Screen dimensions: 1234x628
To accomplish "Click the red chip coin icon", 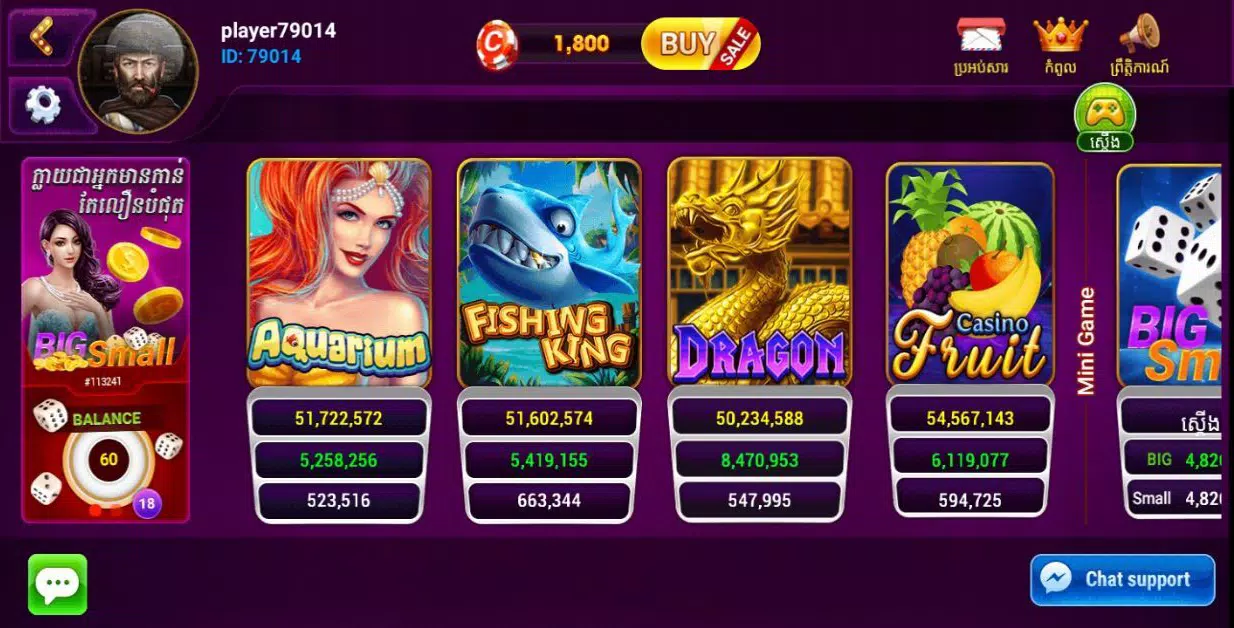I will [497, 45].
